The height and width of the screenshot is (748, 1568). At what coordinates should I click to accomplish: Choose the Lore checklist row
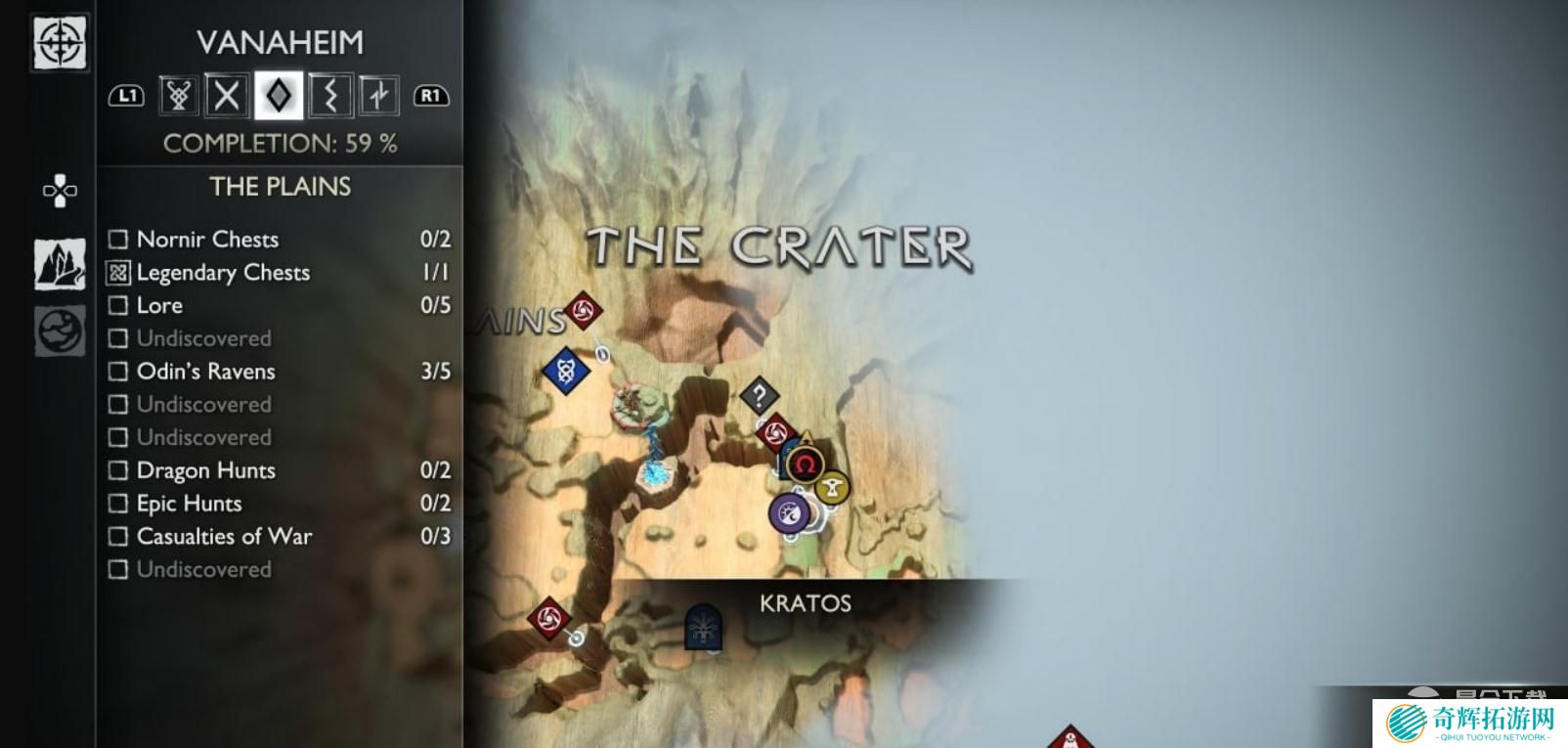tap(280, 306)
